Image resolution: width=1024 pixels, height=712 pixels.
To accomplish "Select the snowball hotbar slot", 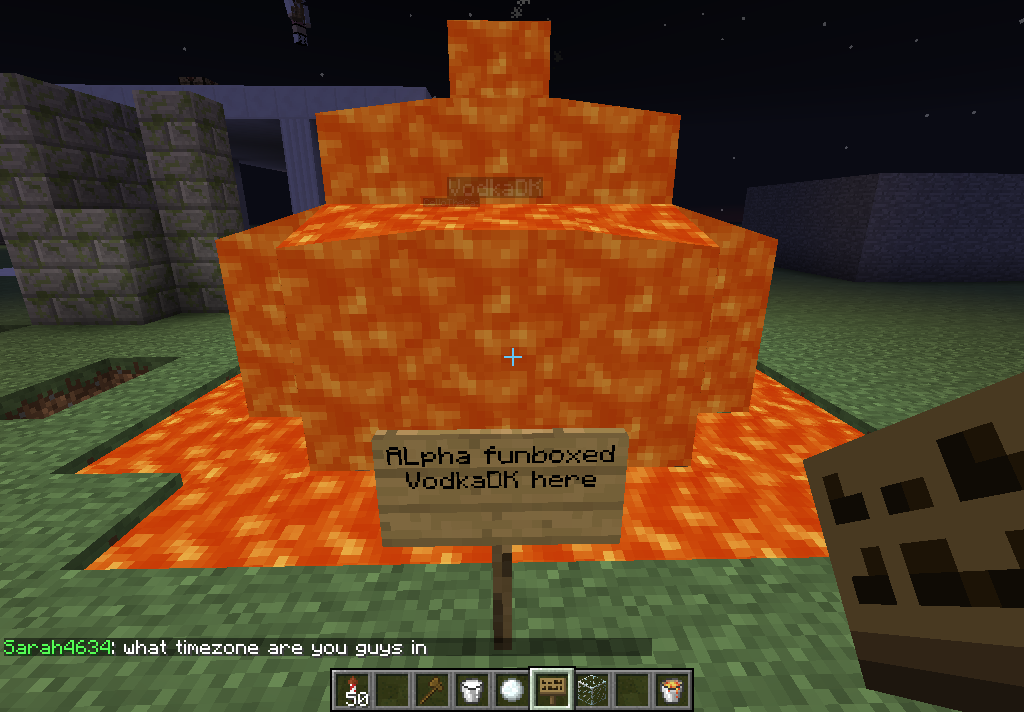I will click(x=512, y=689).
